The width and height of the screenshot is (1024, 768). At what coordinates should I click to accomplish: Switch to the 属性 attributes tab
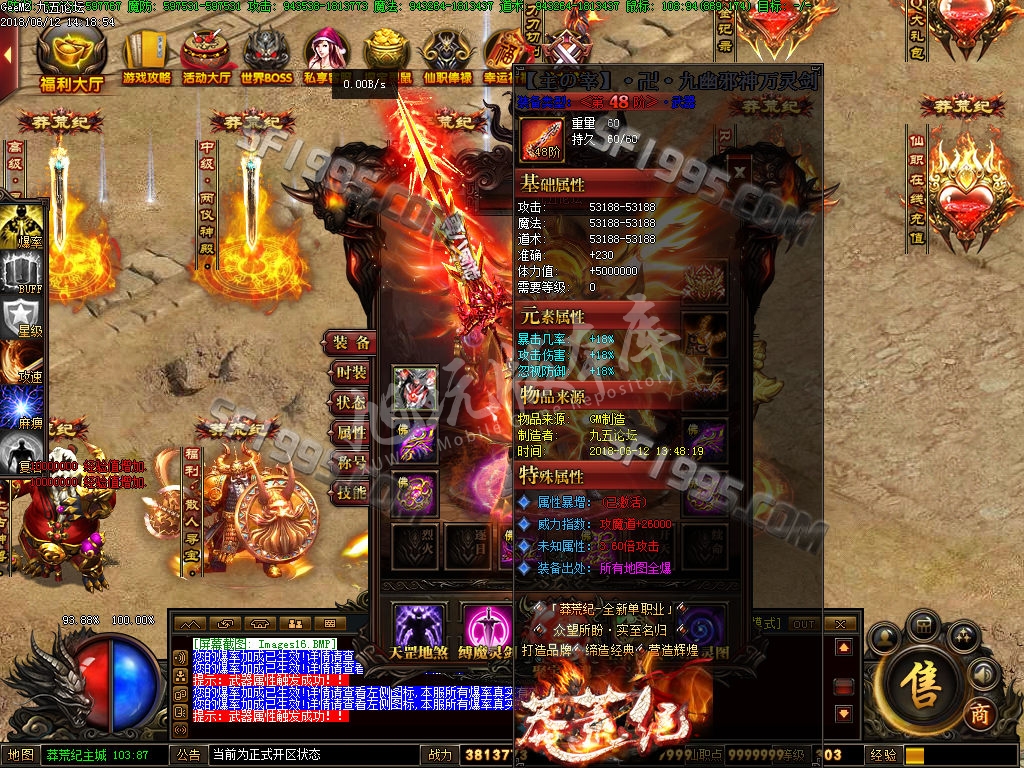352,432
